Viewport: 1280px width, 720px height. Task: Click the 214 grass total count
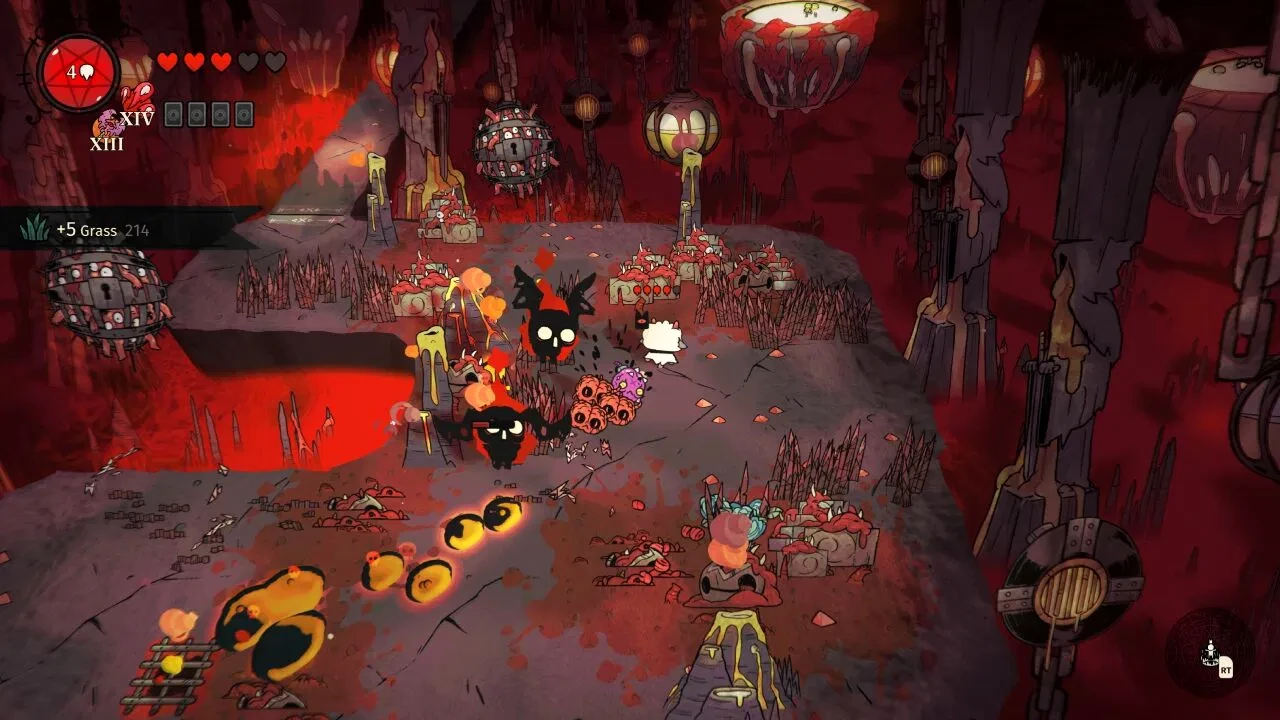point(137,229)
